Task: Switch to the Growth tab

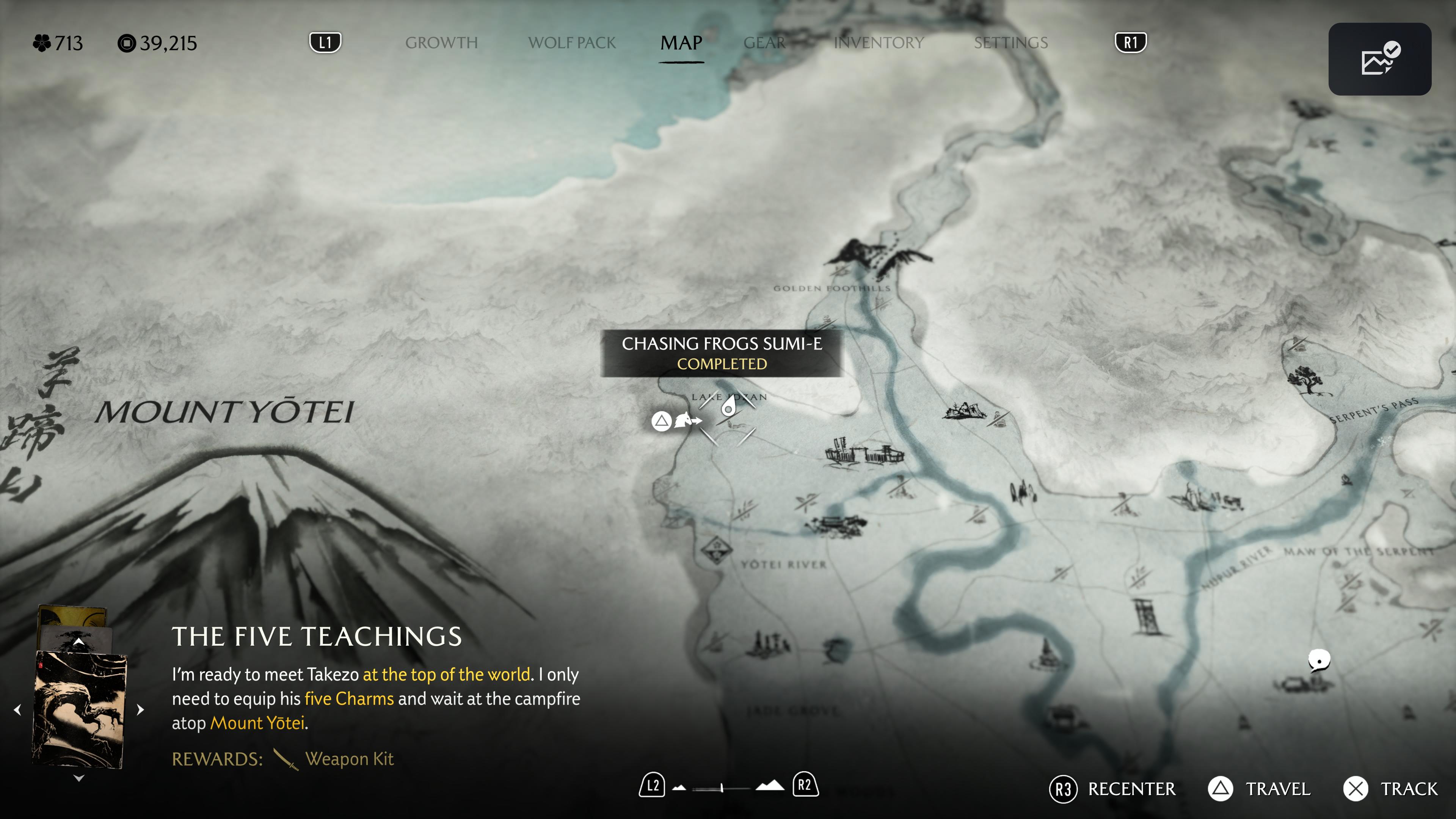Action: click(441, 43)
